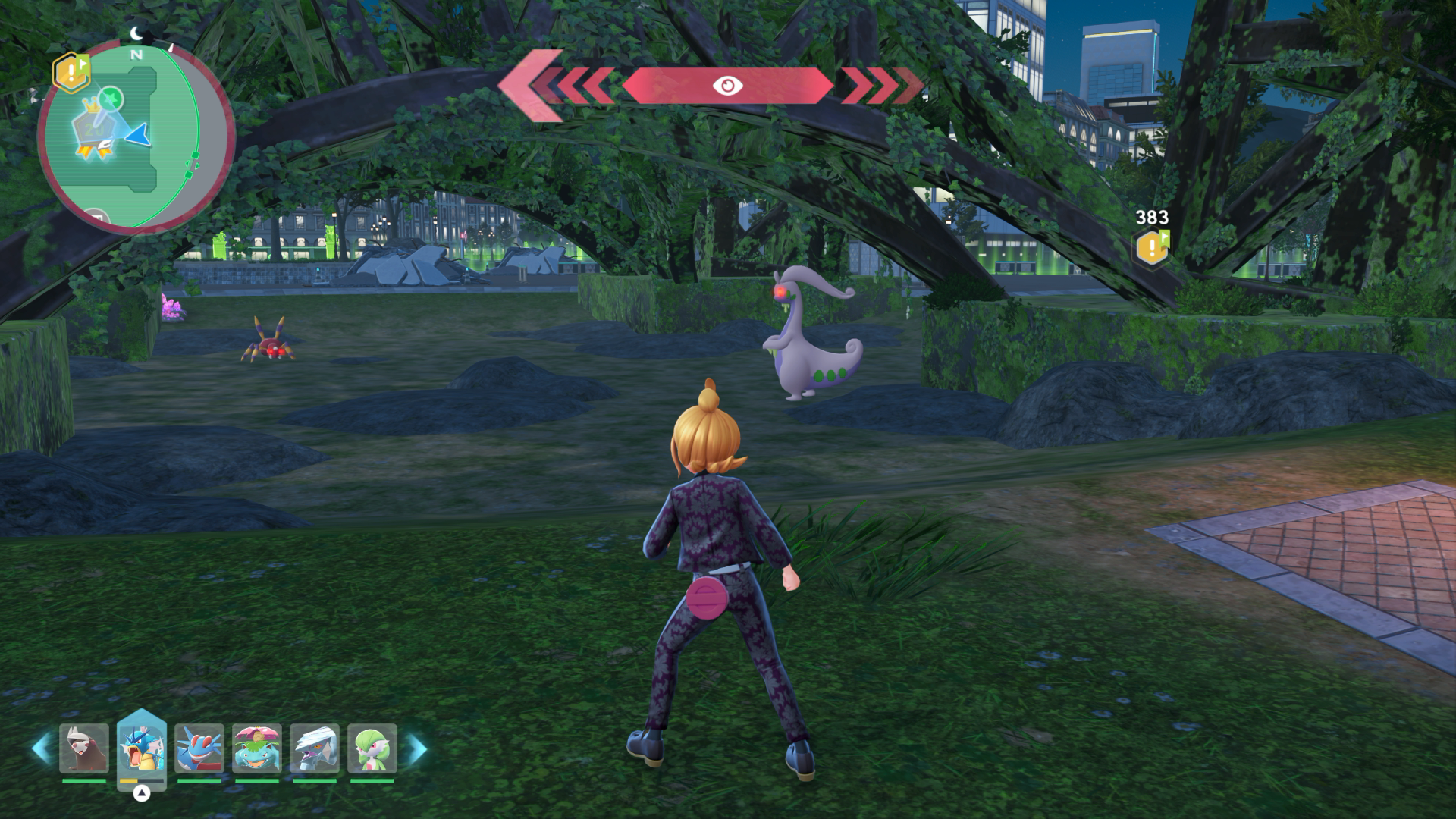Pick Venusaur from the party bar
Viewport: 1456px width, 819px height.
point(257,748)
